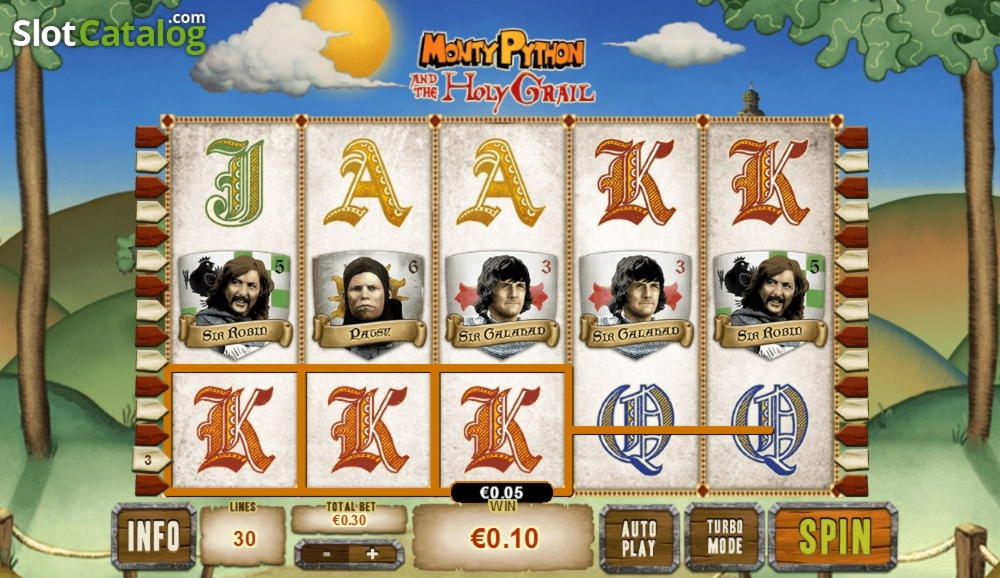
Task: Spin the reels with the SPIN button
Action: [x=832, y=537]
